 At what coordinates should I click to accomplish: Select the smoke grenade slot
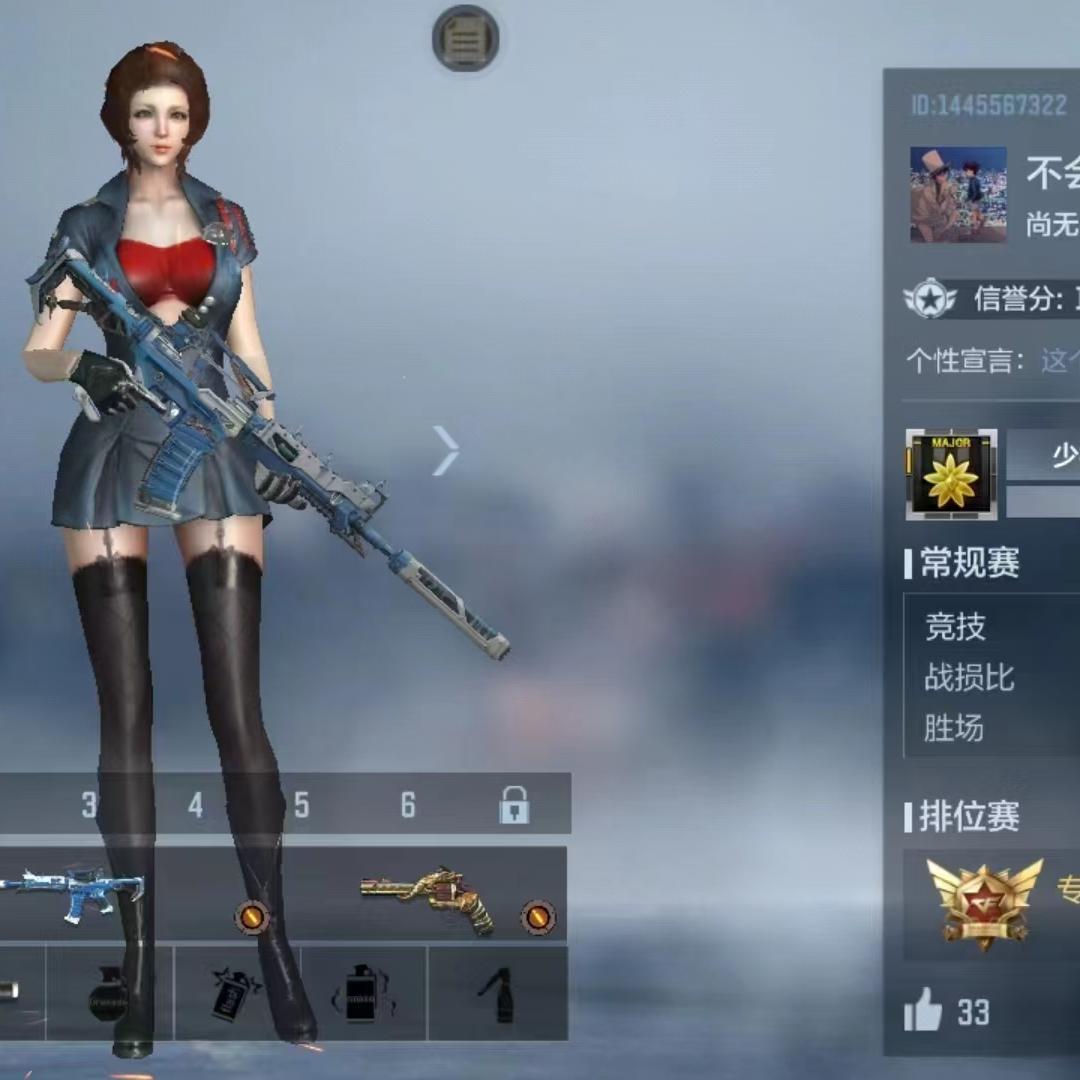[x=363, y=995]
